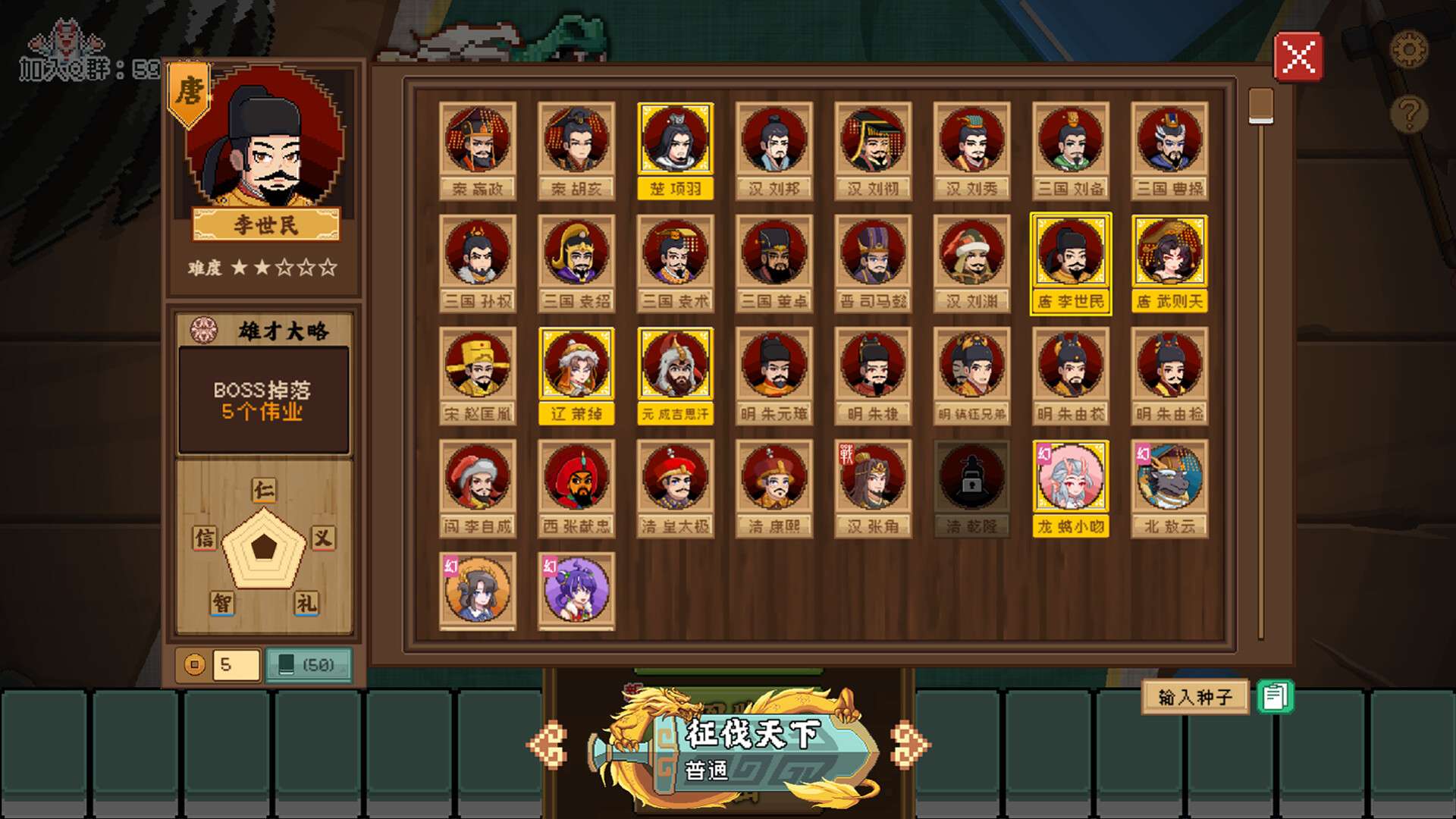Select emperor 秦 嬴政
This screenshot has width=1456, height=819.
click(478, 150)
